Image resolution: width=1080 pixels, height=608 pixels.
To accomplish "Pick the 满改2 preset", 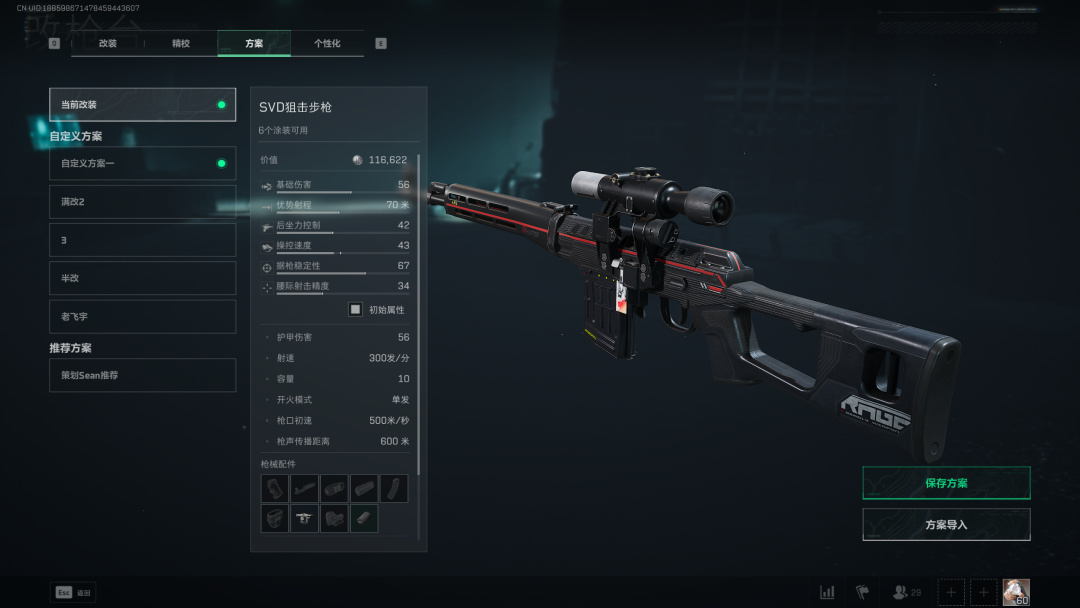I will tap(142, 201).
